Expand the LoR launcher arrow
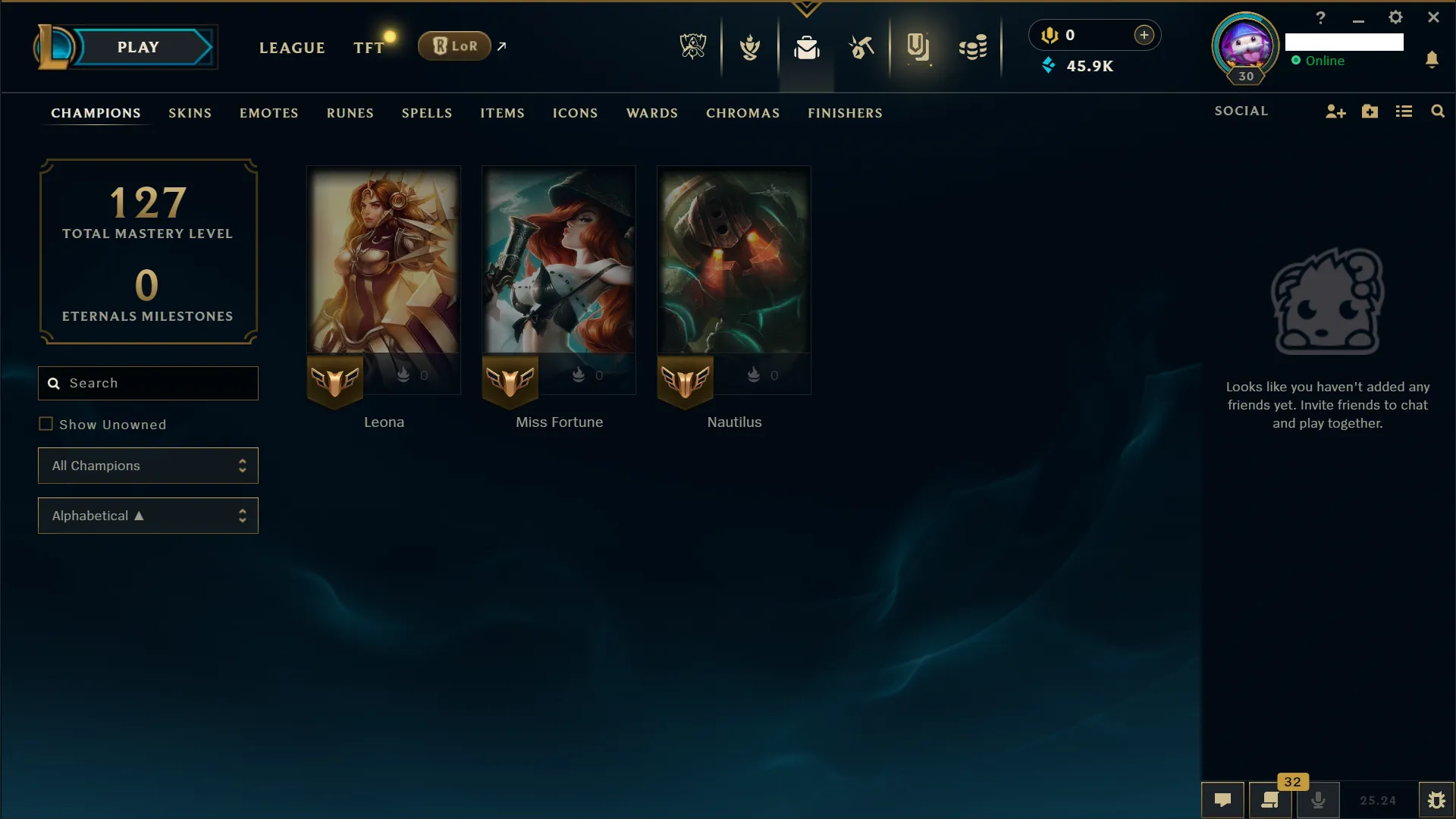The width and height of the screenshot is (1456, 819). pos(502,46)
